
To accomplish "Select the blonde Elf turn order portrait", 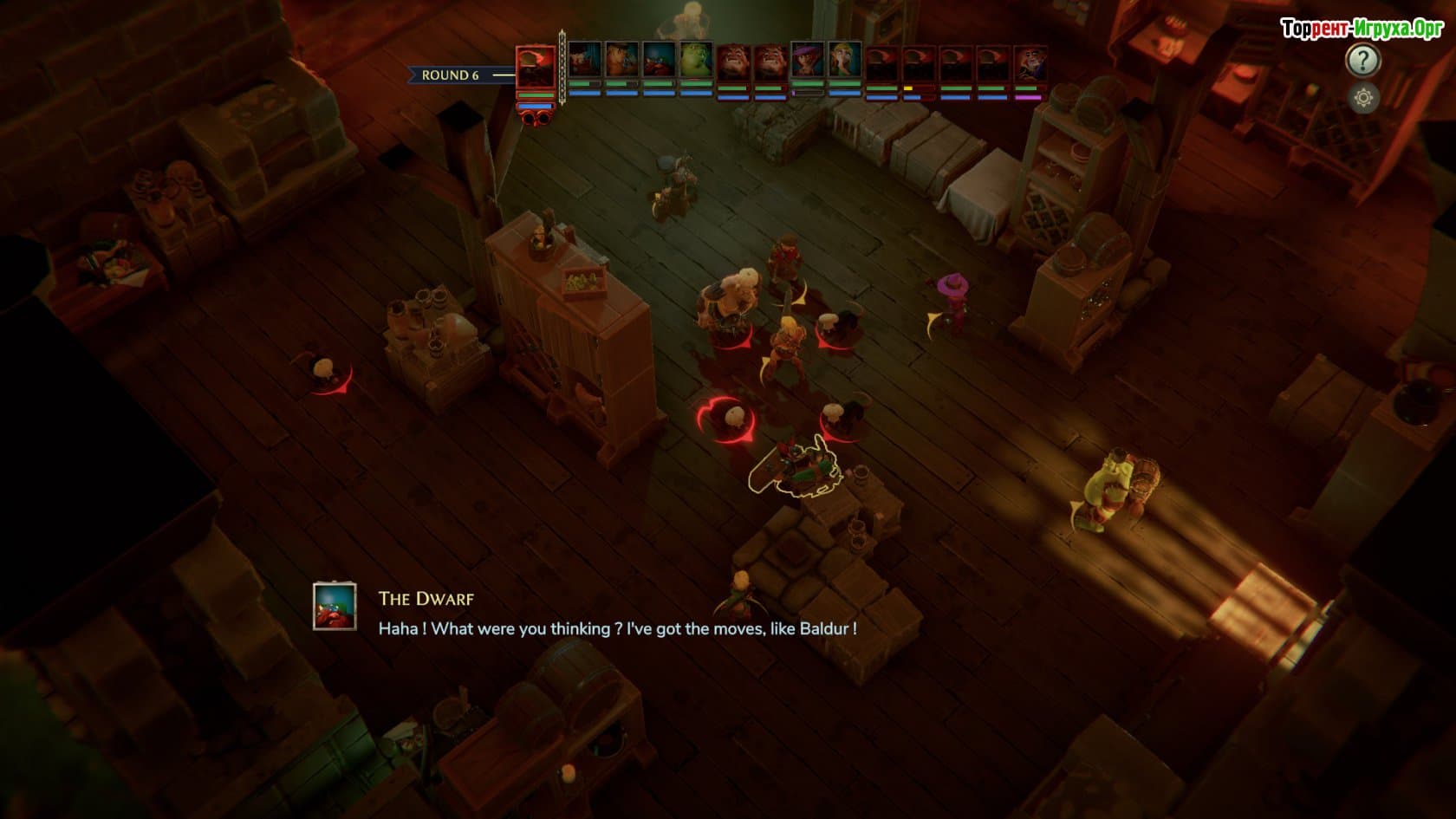I will click(x=844, y=61).
